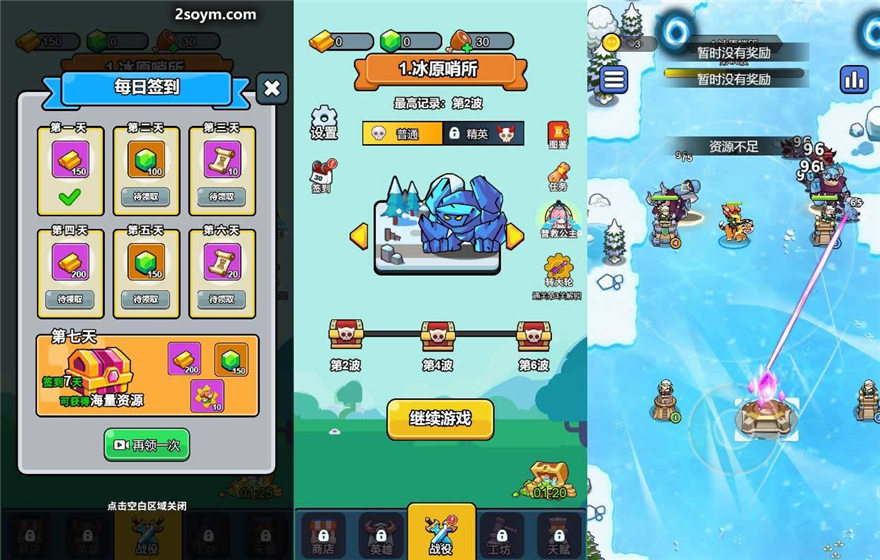The image size is (880, 560).
Task: Open the 第4波 reward chest
Action: pos(438,338)
